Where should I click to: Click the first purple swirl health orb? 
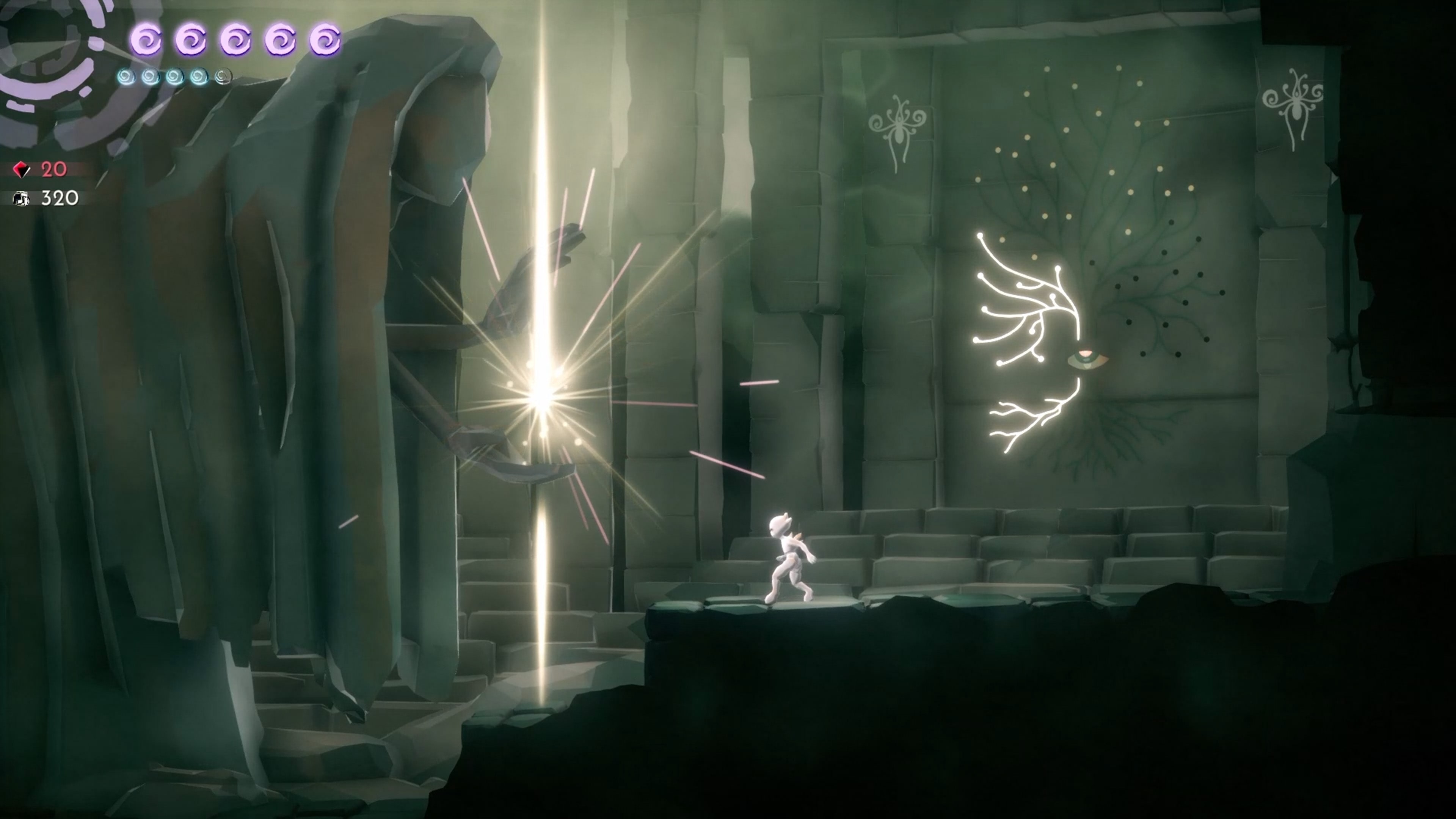coord(146,39)
